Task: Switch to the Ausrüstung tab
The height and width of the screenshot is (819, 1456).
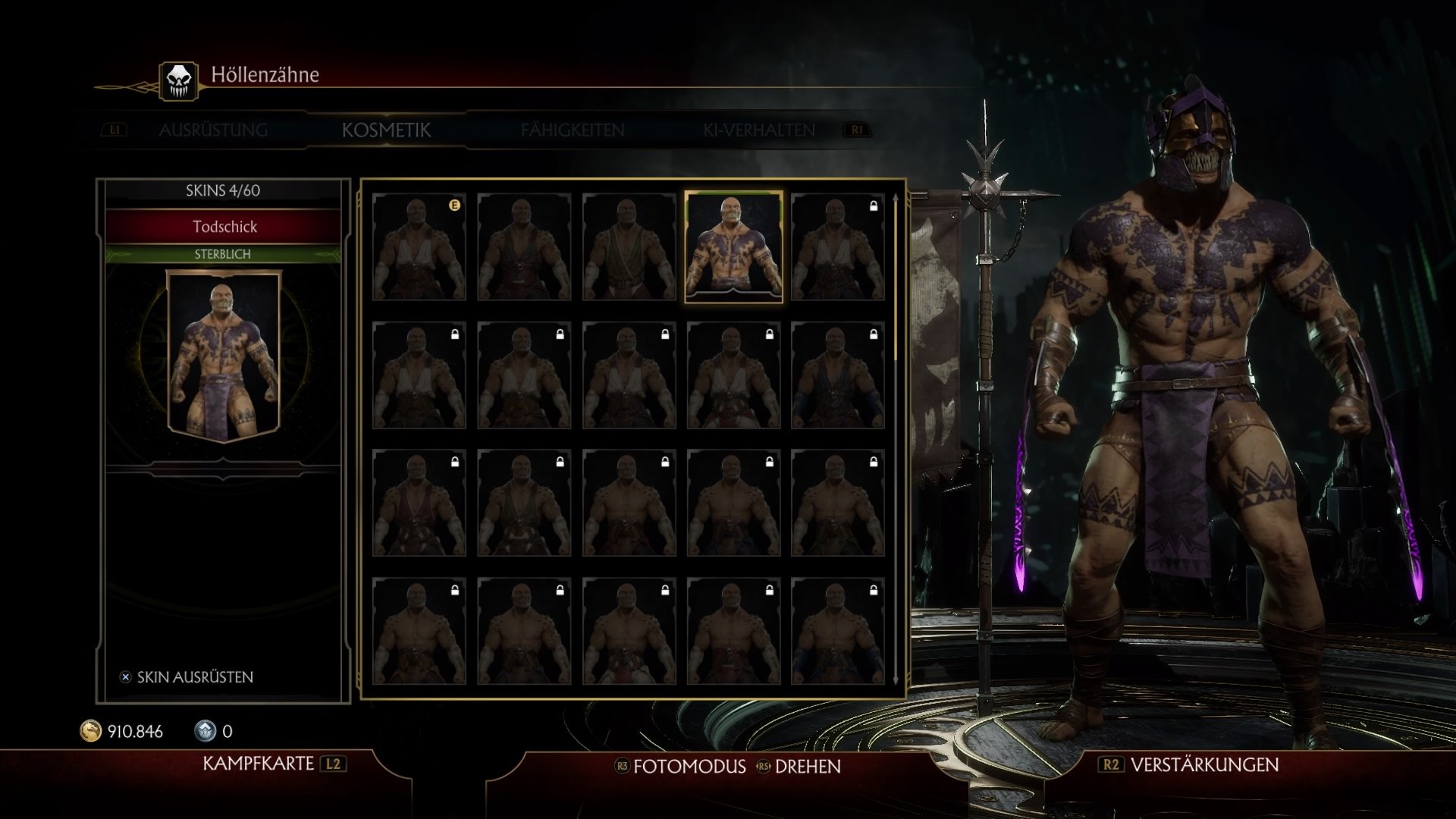Action: (212, 130)
